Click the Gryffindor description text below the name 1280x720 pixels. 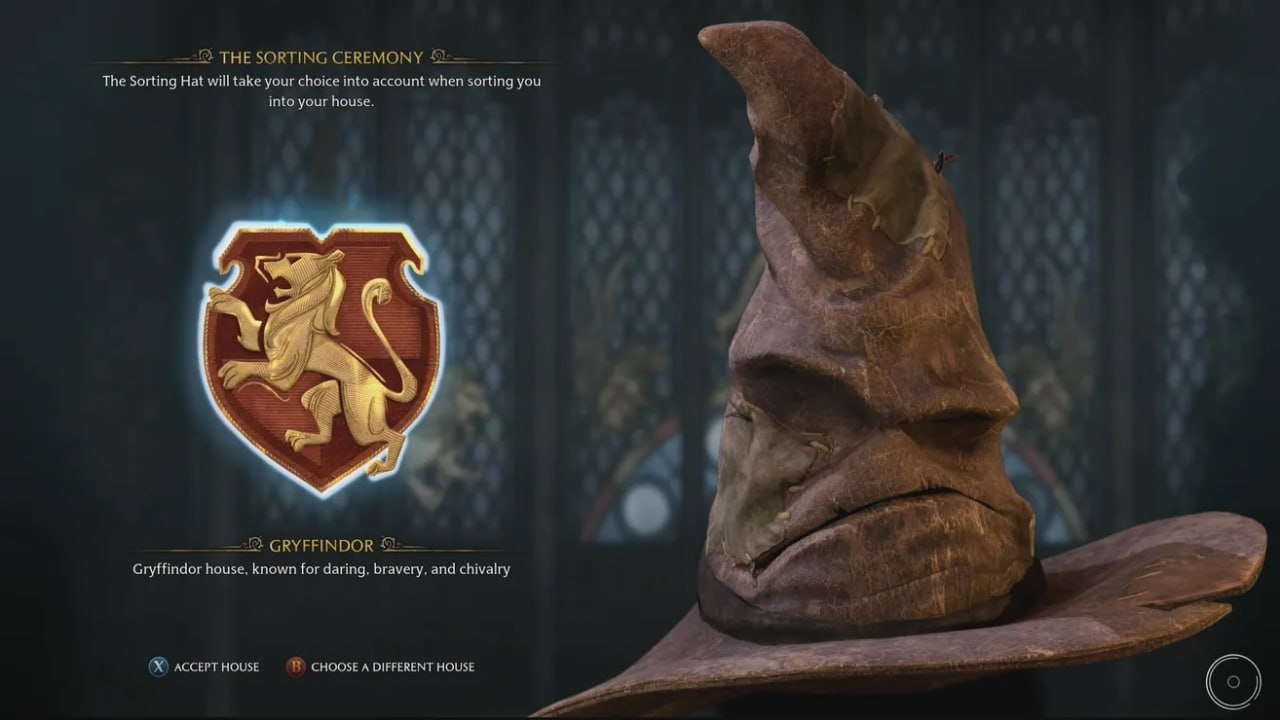(322, 567)
